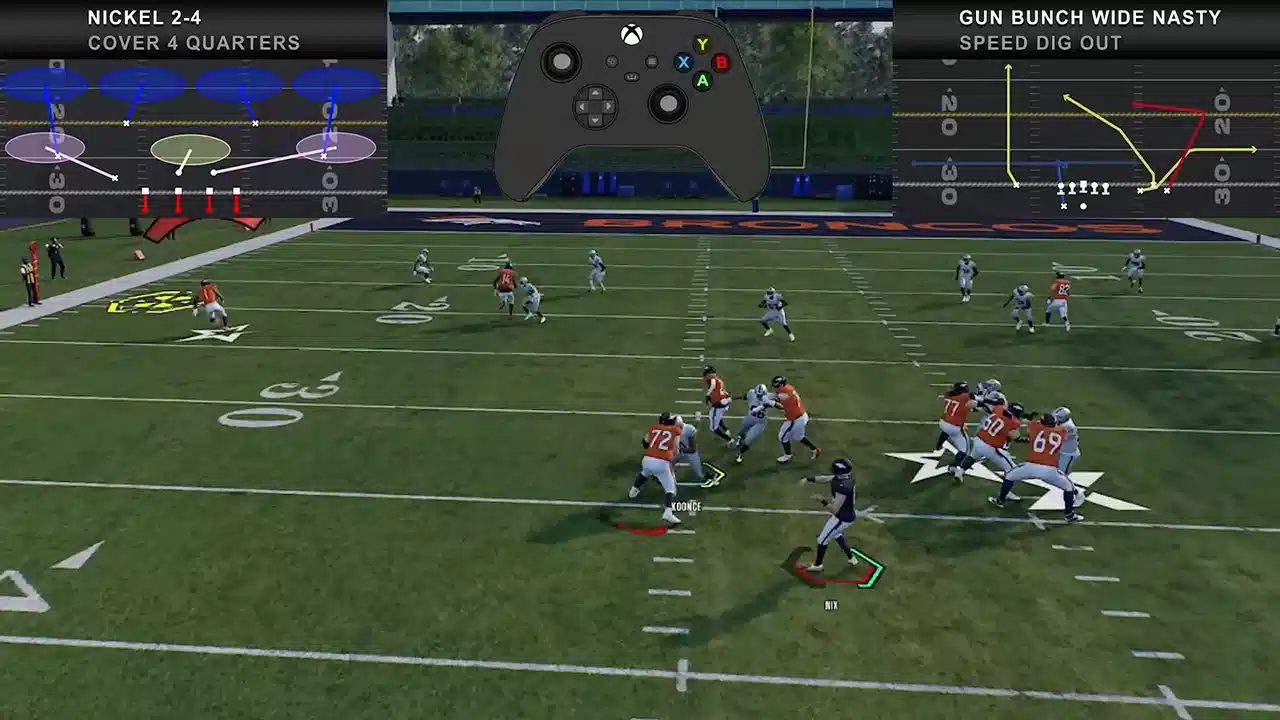Viewport: 1280px width, 720px height.
Task: Select the yellow QB zone in the defensive play art
Action: point(190,150)
